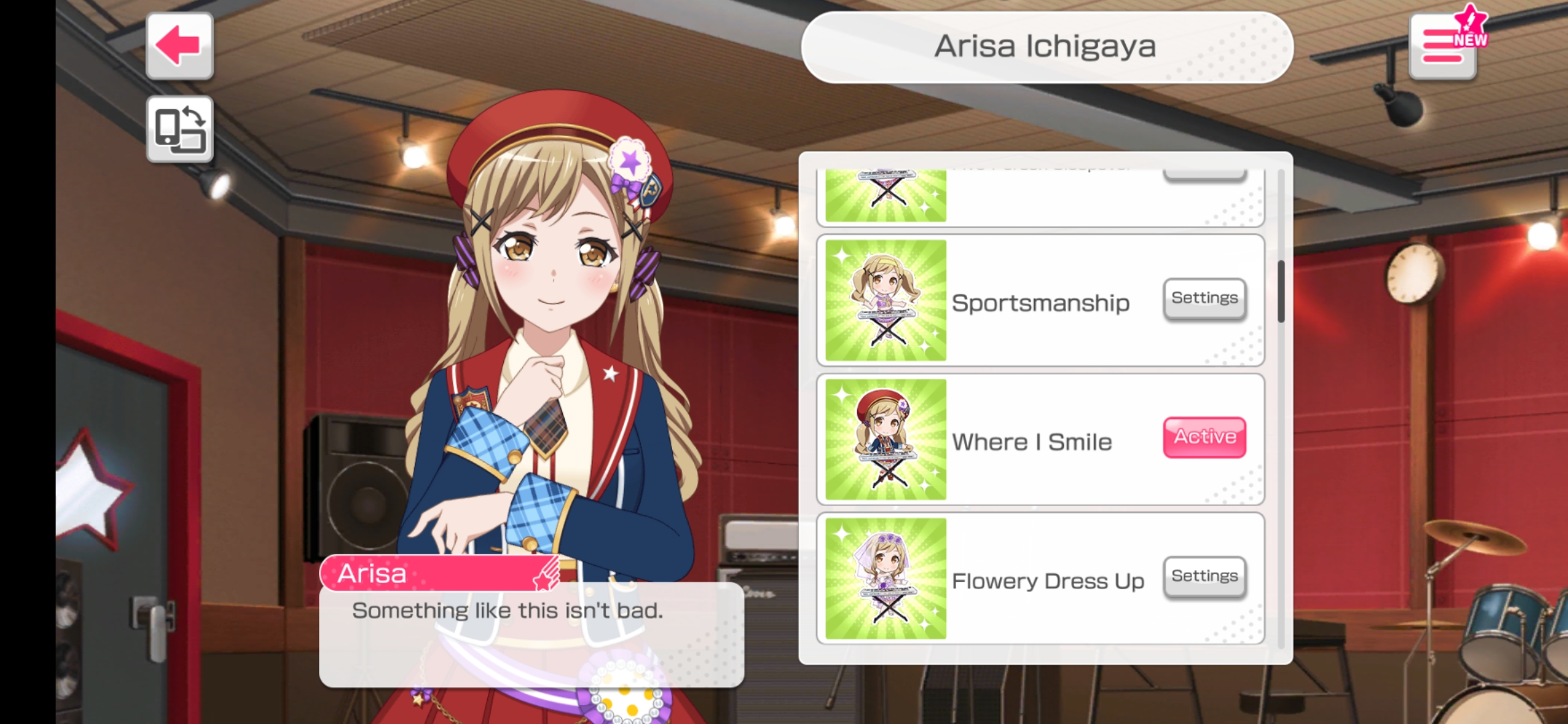Choose the Flowery Dress Up costume thumbnail

(x=885, y=579)
